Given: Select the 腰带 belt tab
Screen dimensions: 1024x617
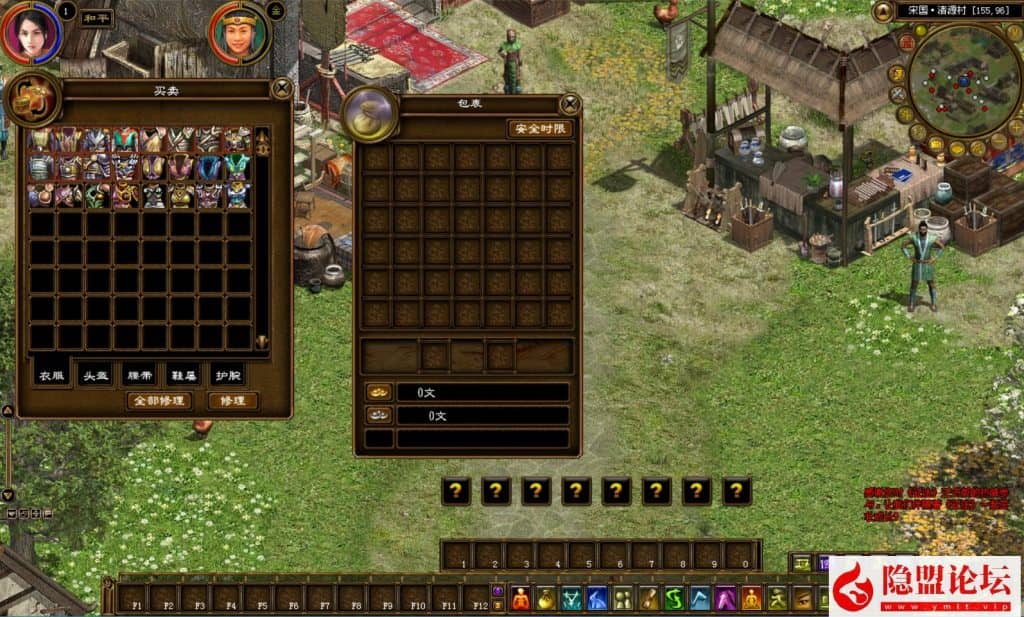Looking at the screenshot, I should 139,375.
